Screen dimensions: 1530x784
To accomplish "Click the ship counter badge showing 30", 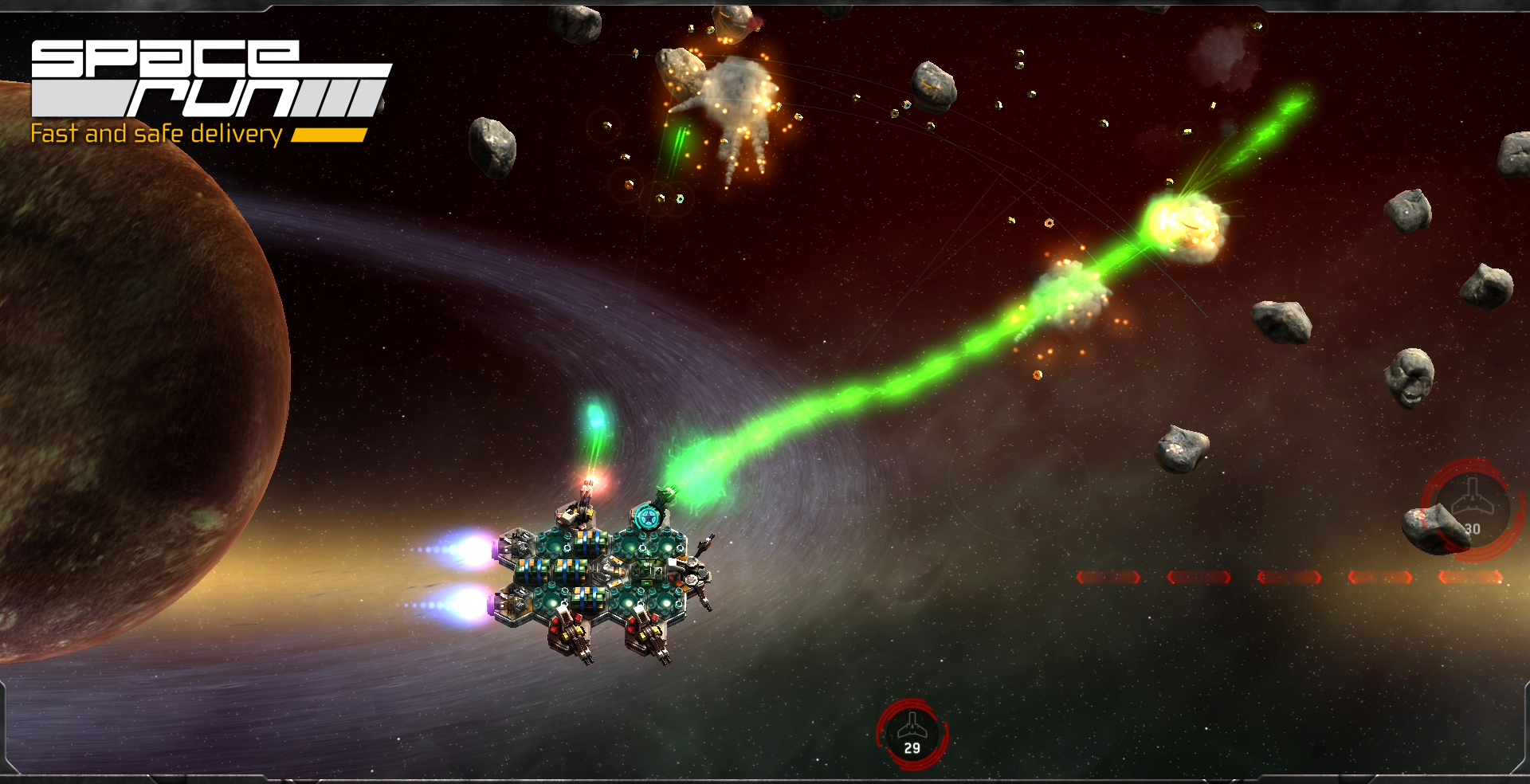I will [1472, 504].
